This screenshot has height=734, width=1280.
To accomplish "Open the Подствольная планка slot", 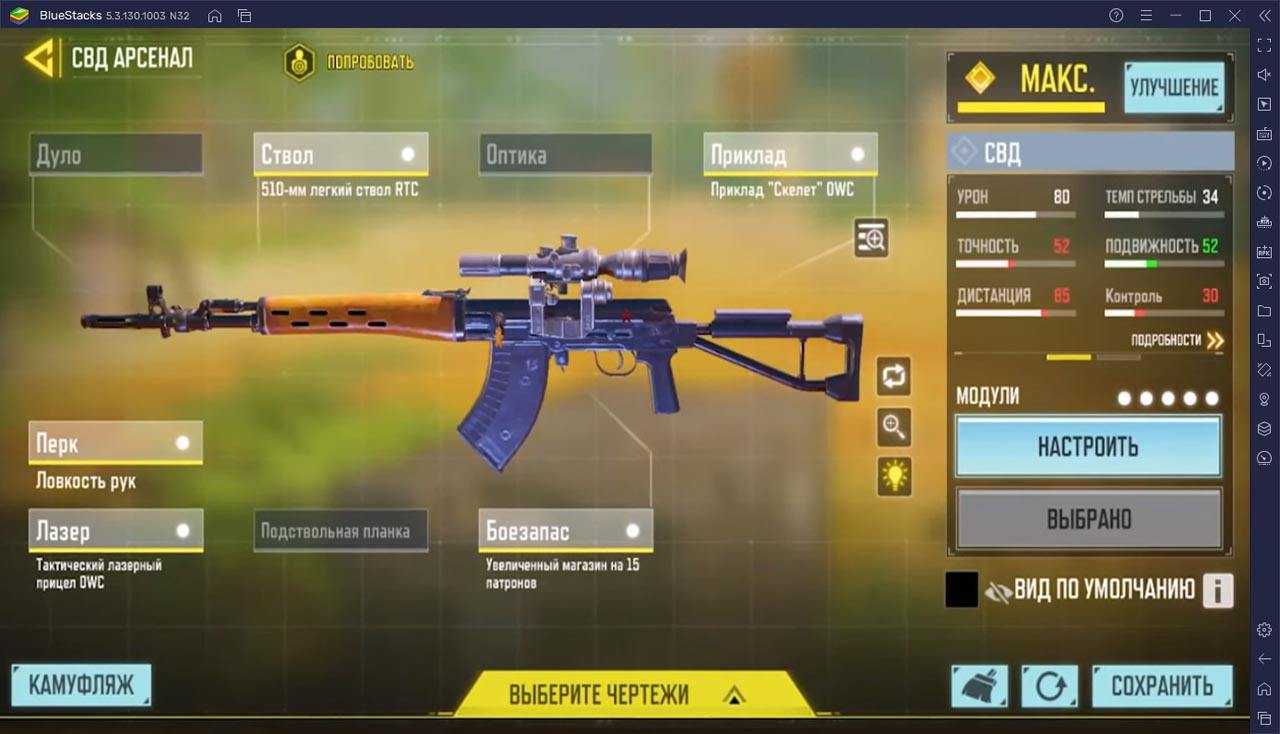I will pyautogui.click(x=340, y=531).
